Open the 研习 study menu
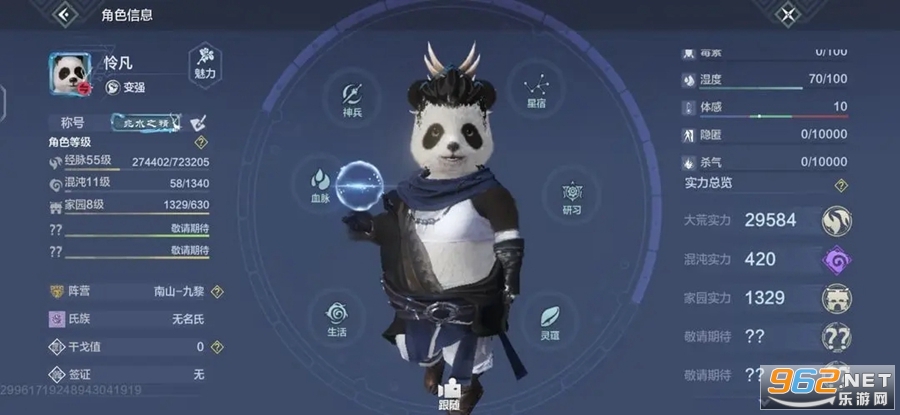The image size is (900, 415). point(572,196)
